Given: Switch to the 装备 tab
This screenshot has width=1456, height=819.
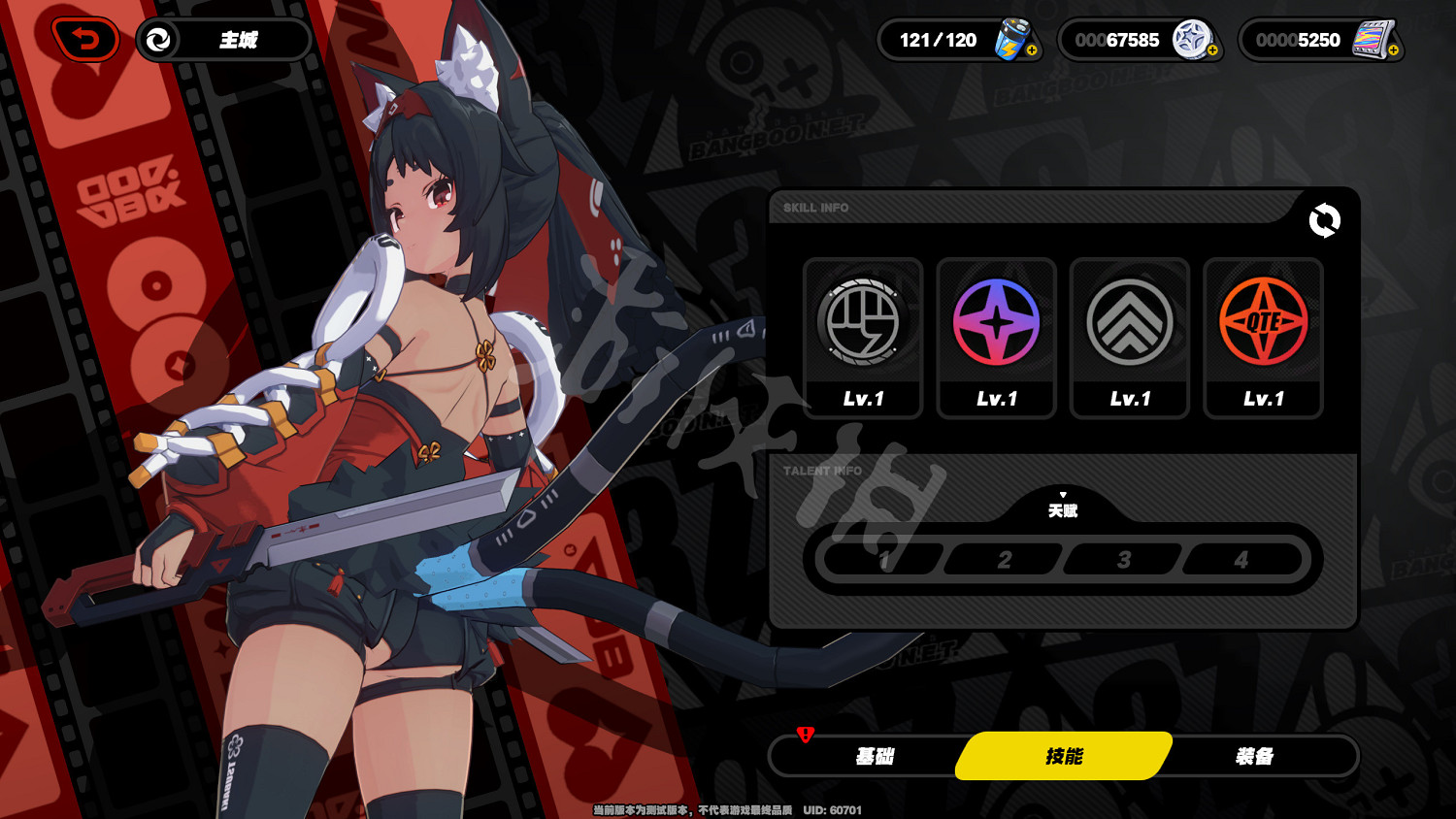Looking at the screenshot, I should click(1254, 756).
